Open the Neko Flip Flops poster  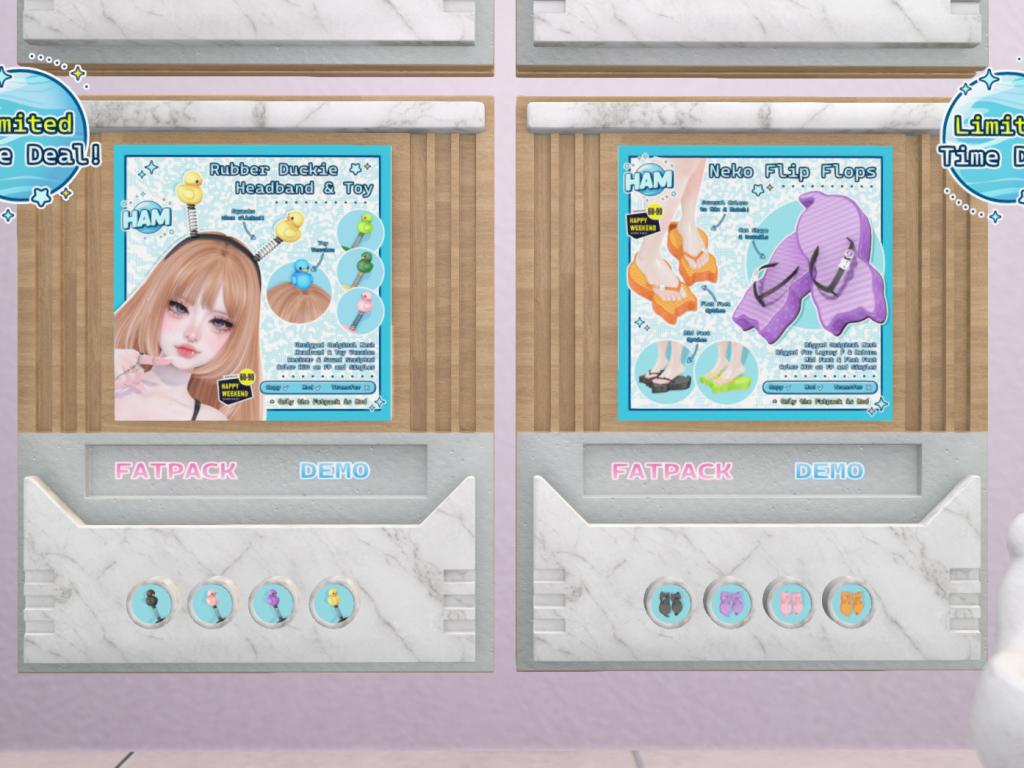point(755,283)
